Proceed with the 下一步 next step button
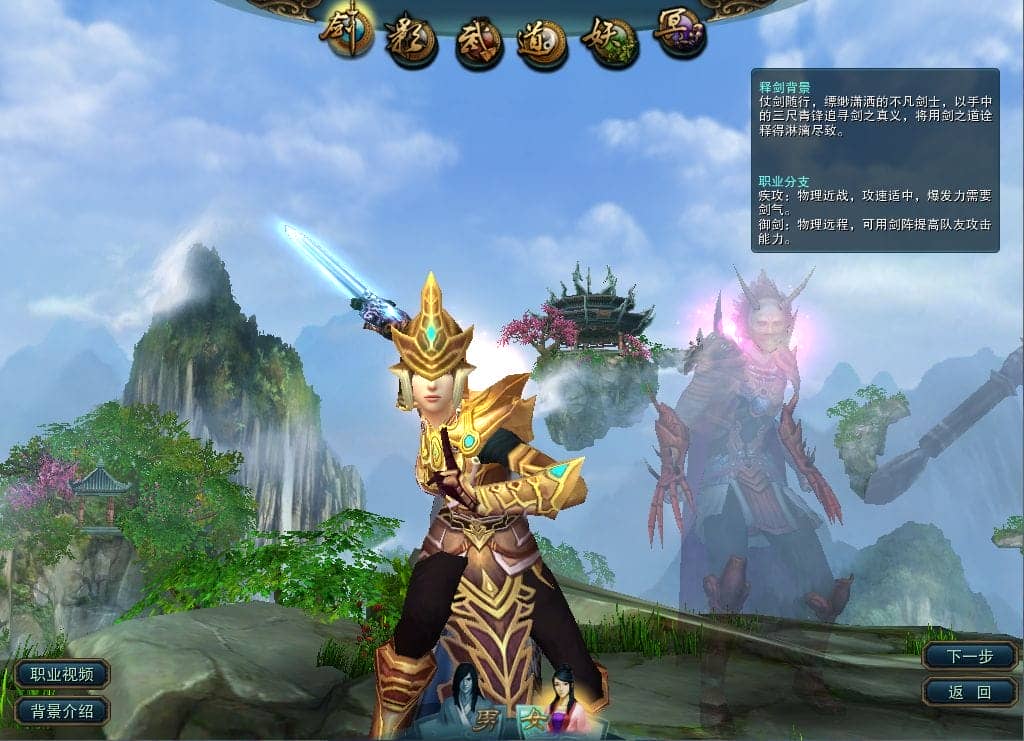1024x741 pixels. click(x=969, y=656)
